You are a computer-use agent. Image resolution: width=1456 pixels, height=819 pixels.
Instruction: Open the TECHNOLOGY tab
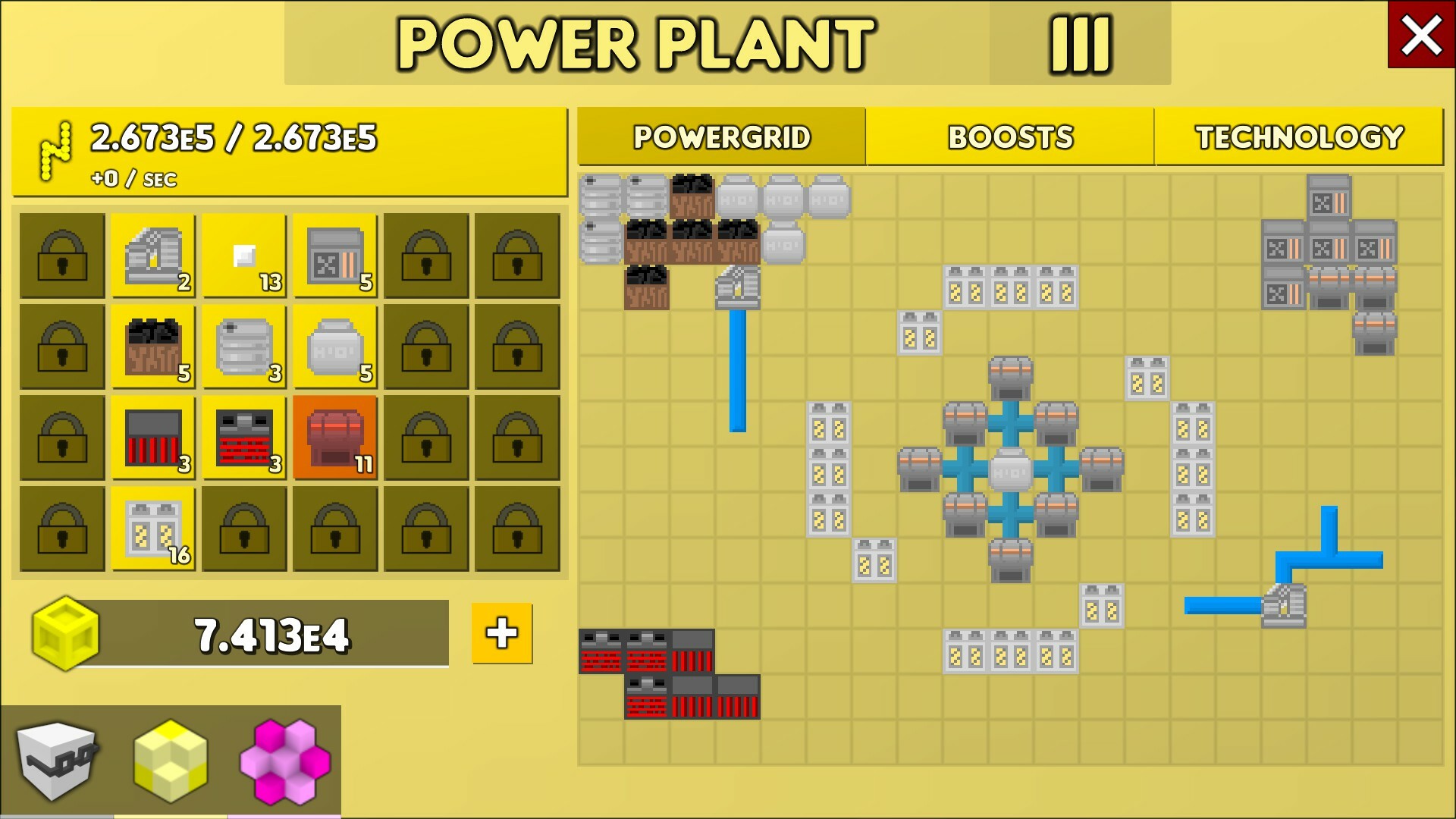pos(1298,137)
